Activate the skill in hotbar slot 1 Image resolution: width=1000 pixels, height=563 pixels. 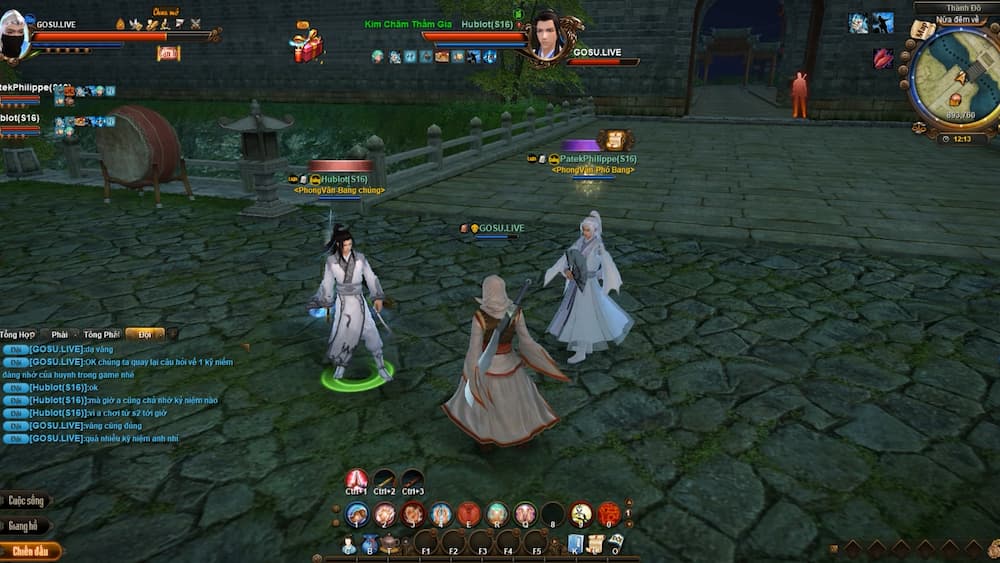coord(357,515)
